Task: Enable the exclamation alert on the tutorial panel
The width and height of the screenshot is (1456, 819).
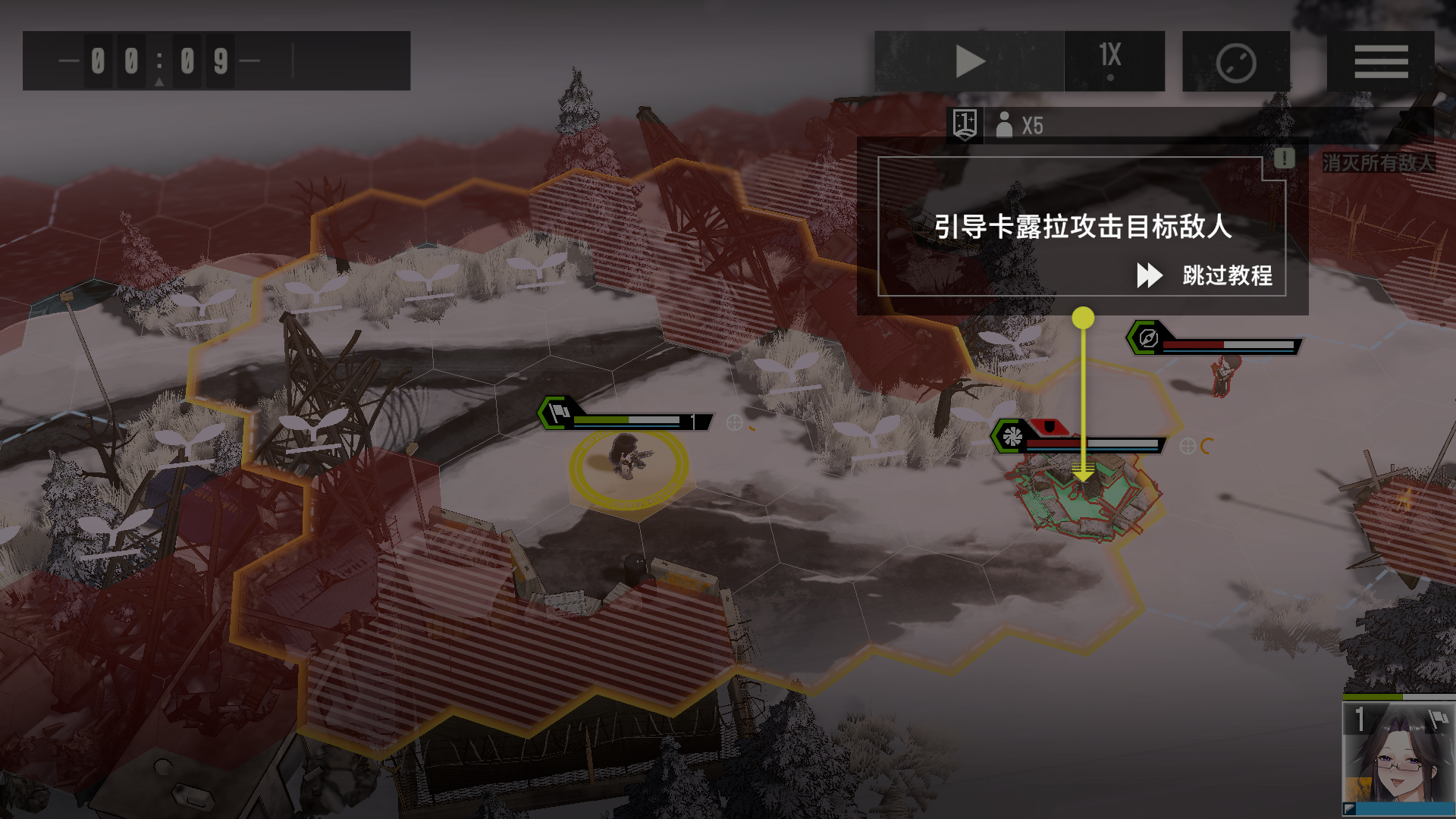Action: [x=1284, y=159]
